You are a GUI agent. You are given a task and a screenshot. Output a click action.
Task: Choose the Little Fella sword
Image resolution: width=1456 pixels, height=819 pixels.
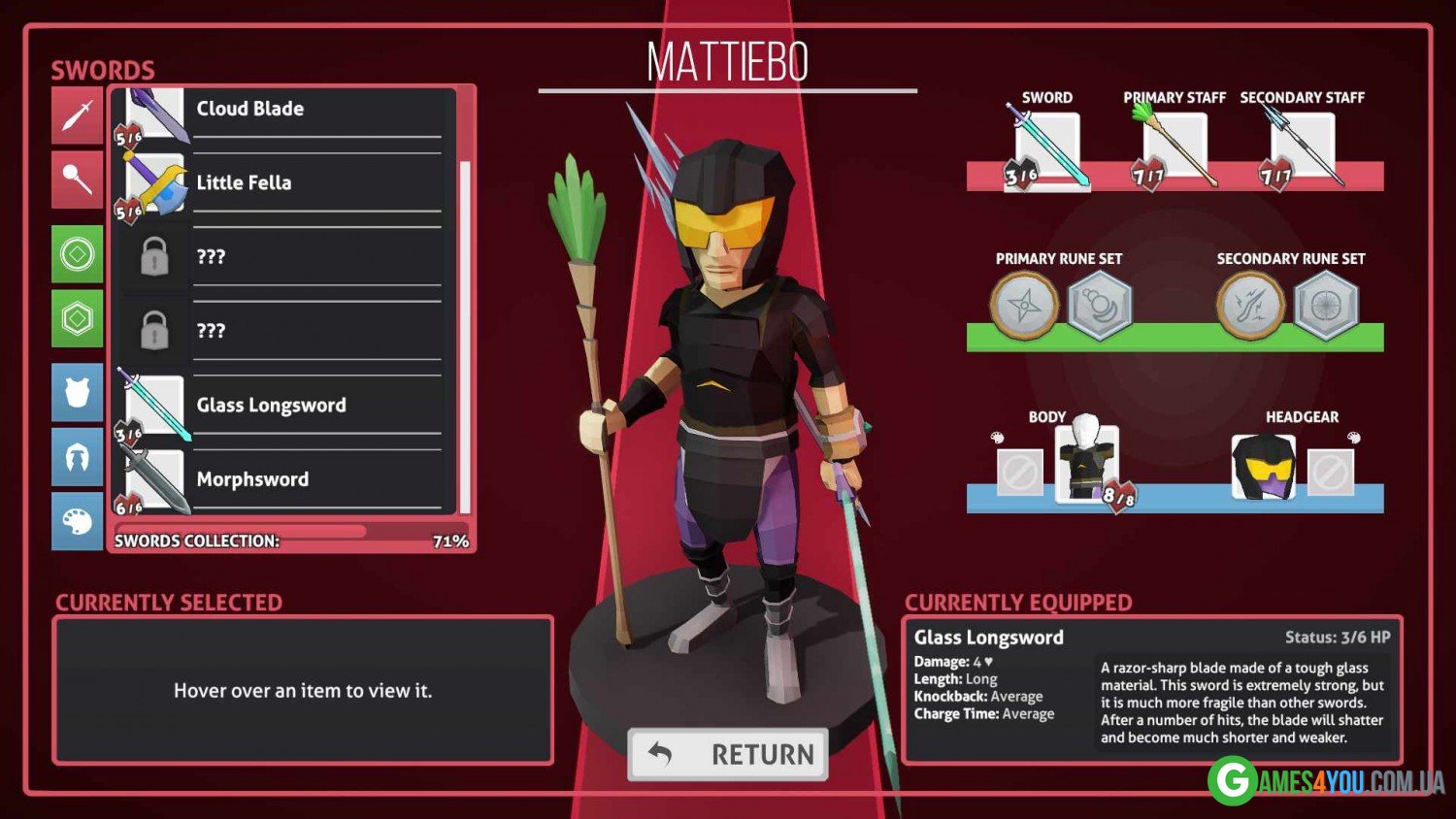pos(281,183)
